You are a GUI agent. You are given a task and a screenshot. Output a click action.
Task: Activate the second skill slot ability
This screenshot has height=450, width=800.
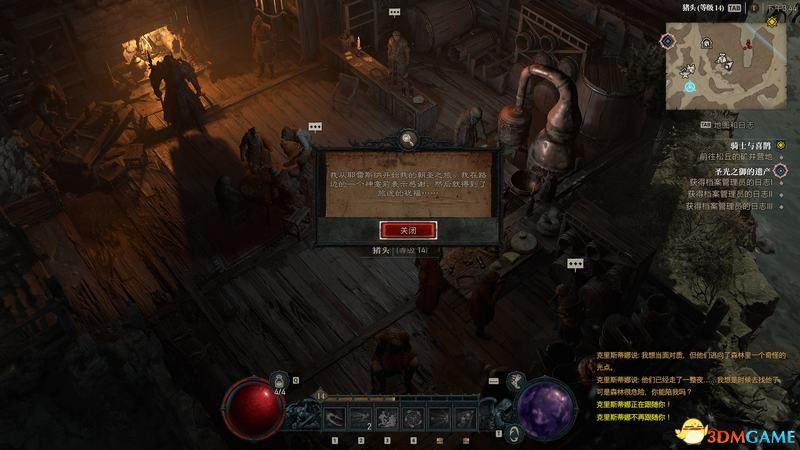coord(360,417)
